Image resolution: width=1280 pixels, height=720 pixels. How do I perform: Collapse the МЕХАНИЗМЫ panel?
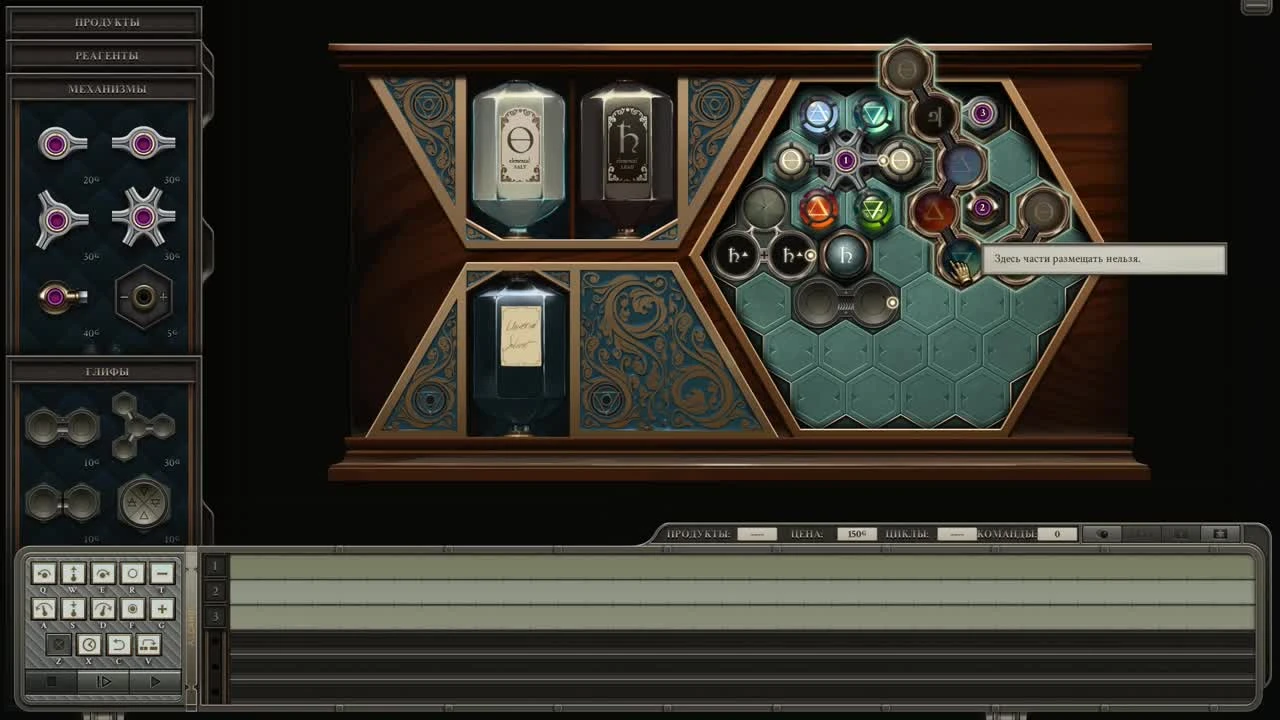(x=105, y=88)
